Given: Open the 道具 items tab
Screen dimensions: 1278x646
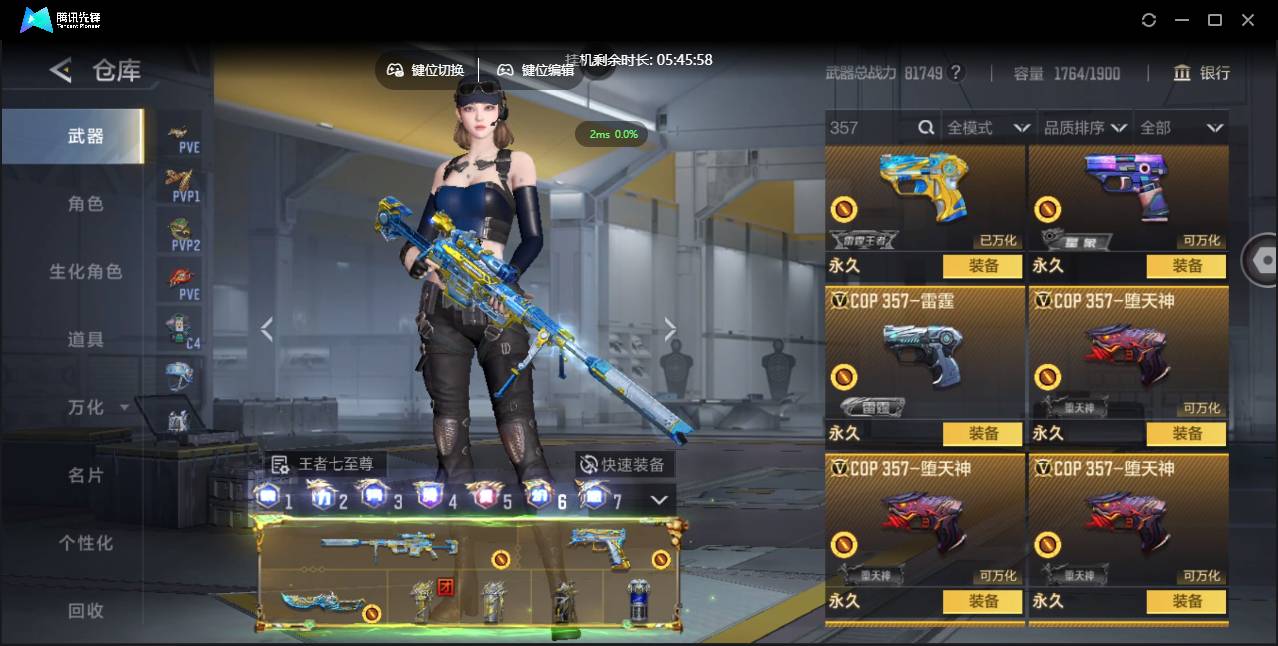Looking at the screenshot, I should (x=85, y=340).
